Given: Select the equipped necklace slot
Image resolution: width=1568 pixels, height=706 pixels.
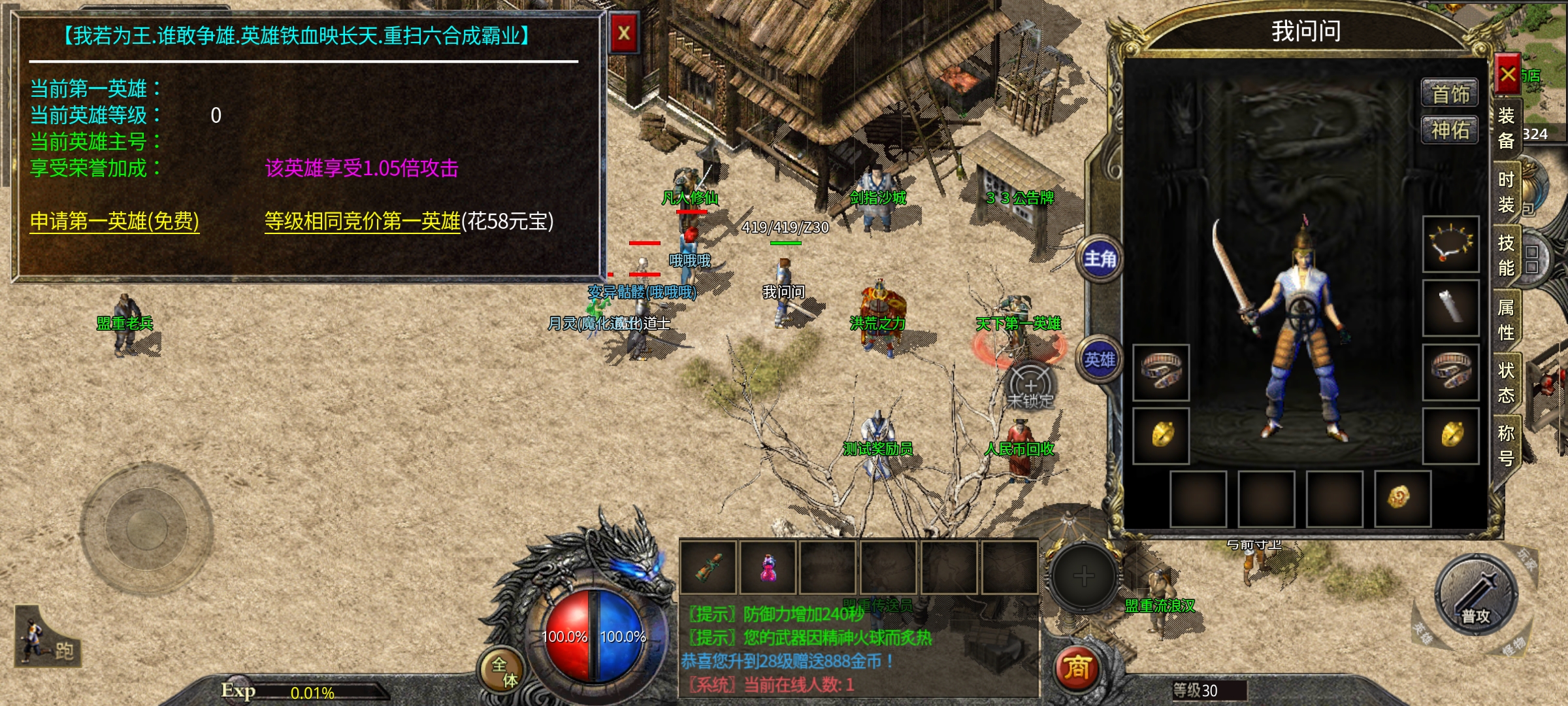Looking at the screenshot, I should click(x=1450, y=244).
